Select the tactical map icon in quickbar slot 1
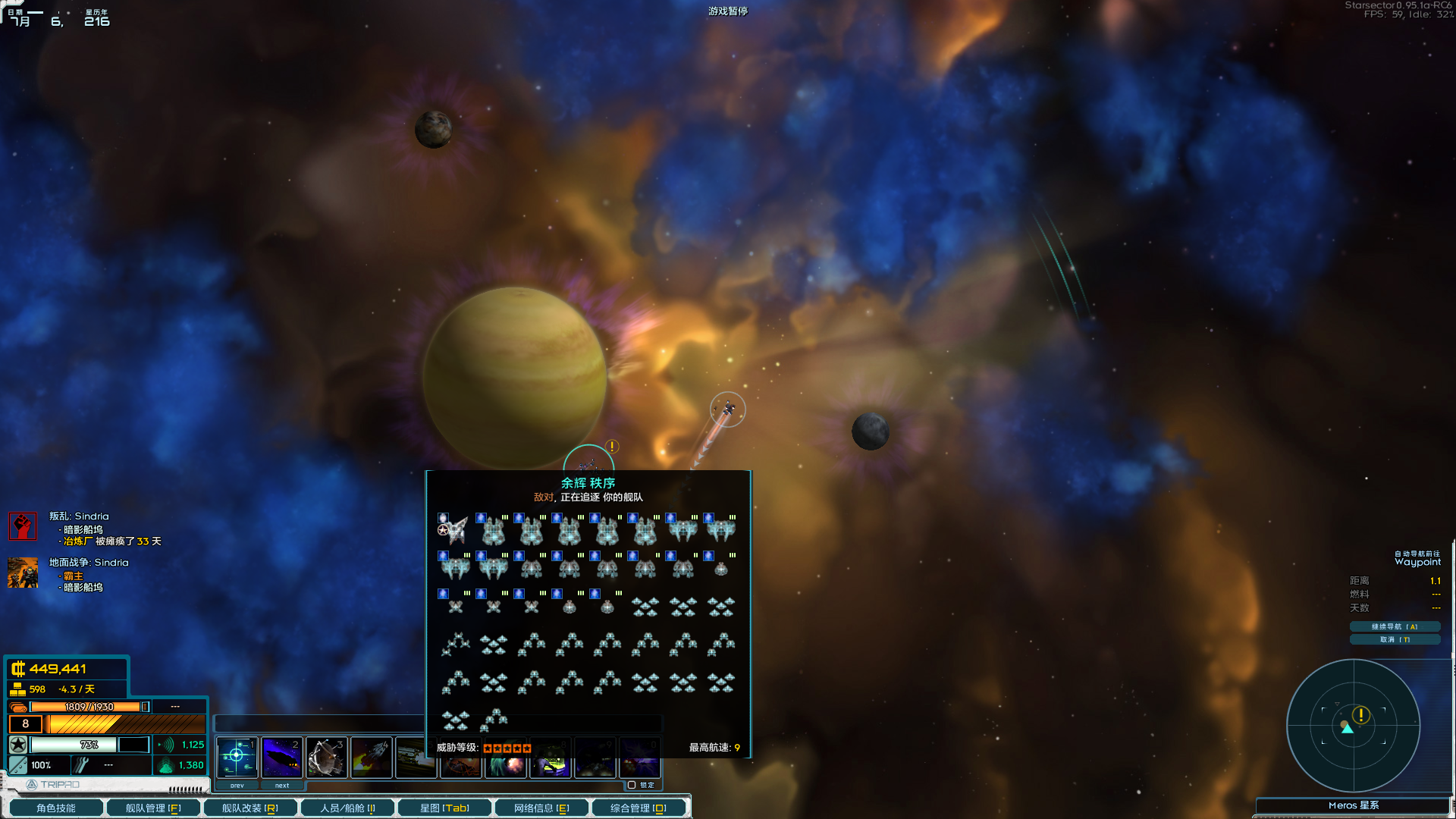This screenshot has height=819, width=1456. [237, 756]
